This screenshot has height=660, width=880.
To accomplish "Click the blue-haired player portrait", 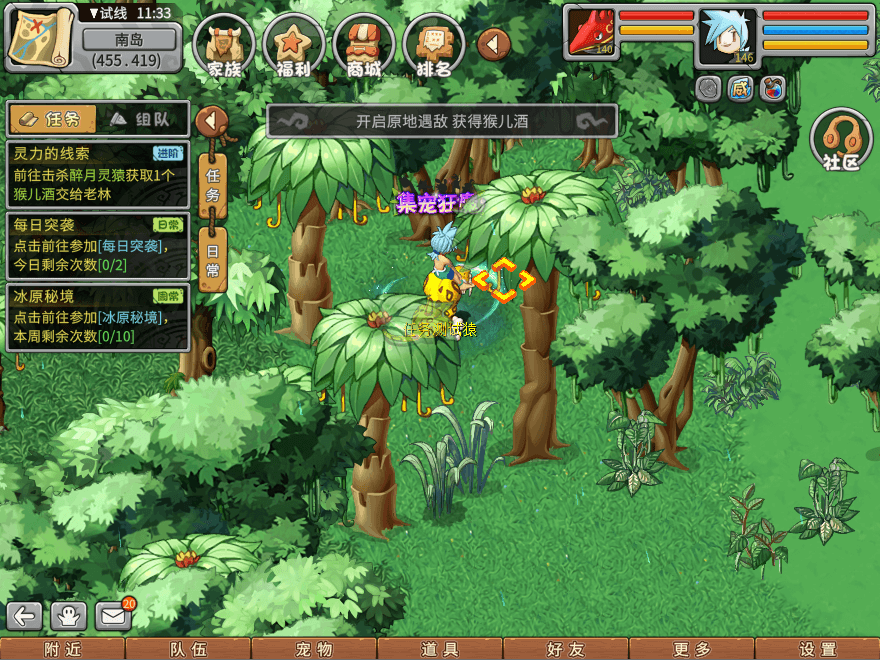I will point(728,36).
